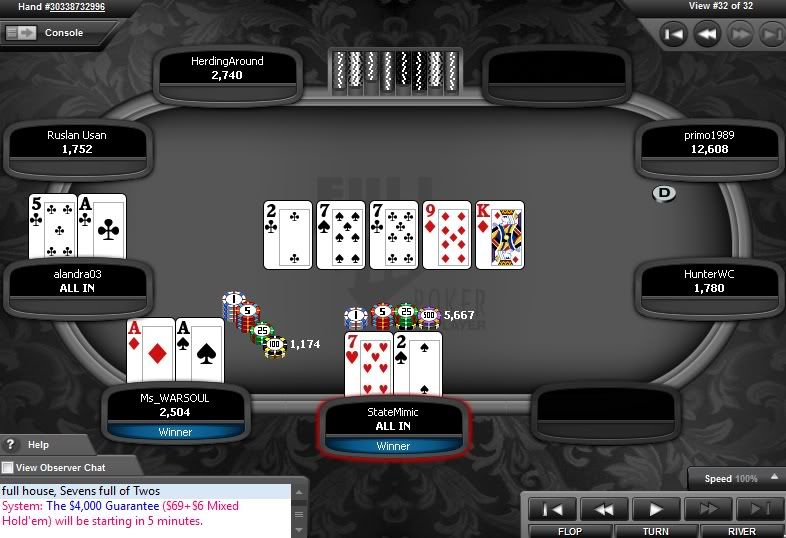Rewind using the bottom replay panel button
The image size is (786, 538).
click(x=606, y=509)
